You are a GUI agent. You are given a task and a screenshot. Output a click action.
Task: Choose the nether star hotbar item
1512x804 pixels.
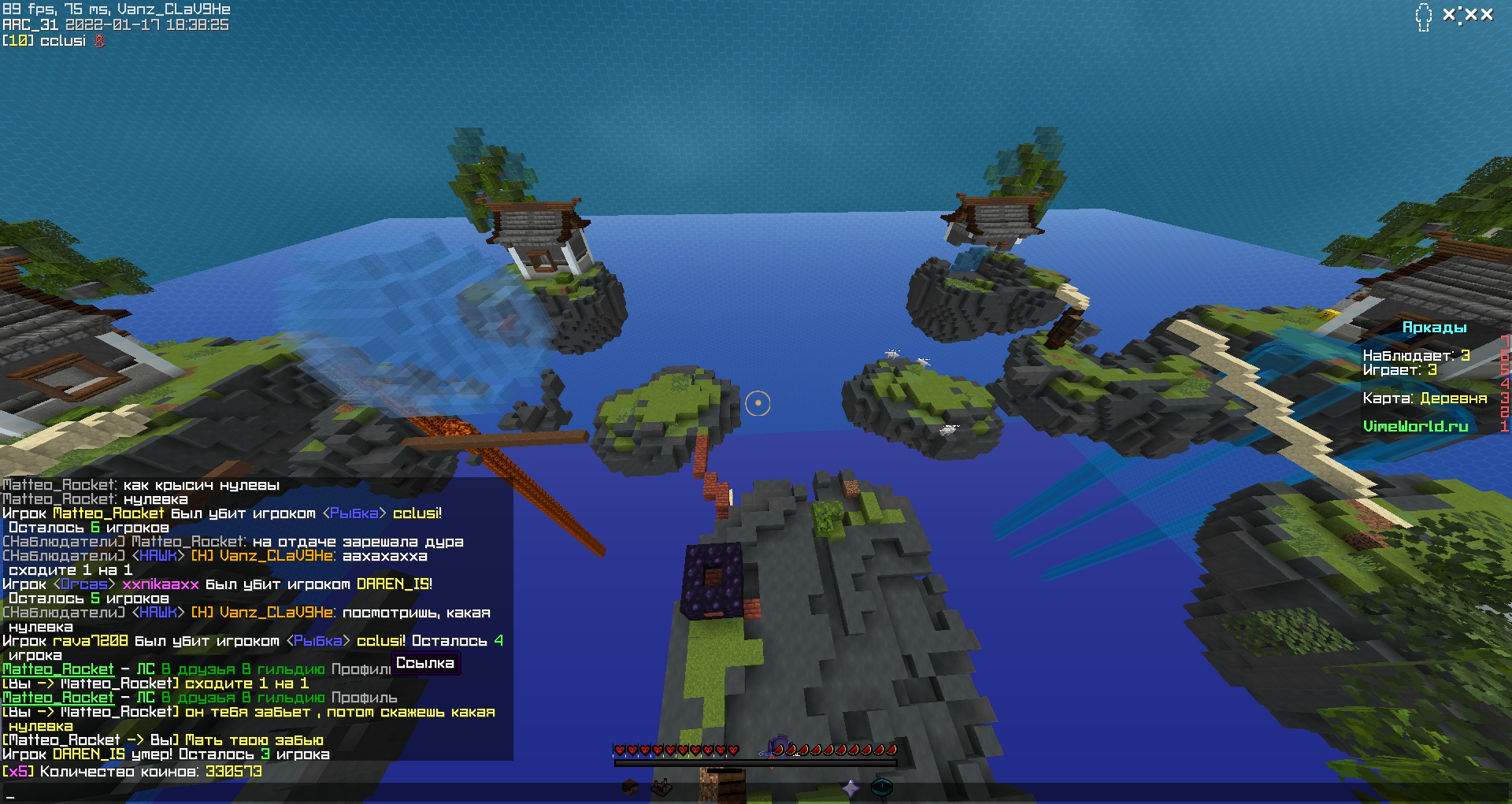850,787
